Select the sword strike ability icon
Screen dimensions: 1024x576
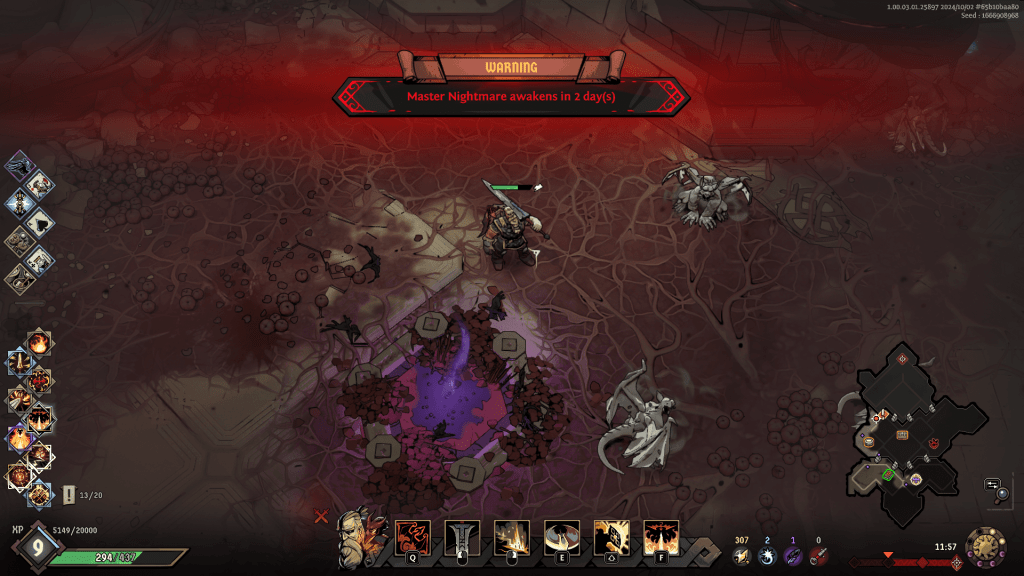click(462, 537)
